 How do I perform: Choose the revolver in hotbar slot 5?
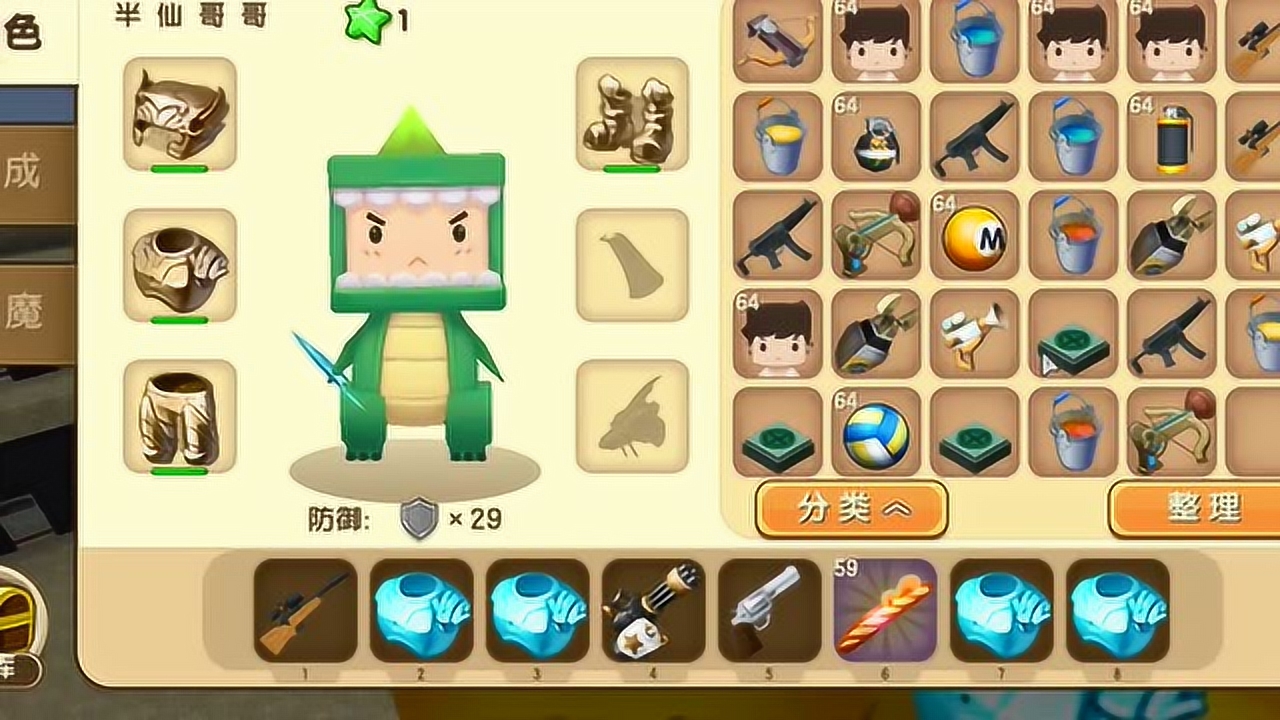pyautogui.click(x=769, y=610)
